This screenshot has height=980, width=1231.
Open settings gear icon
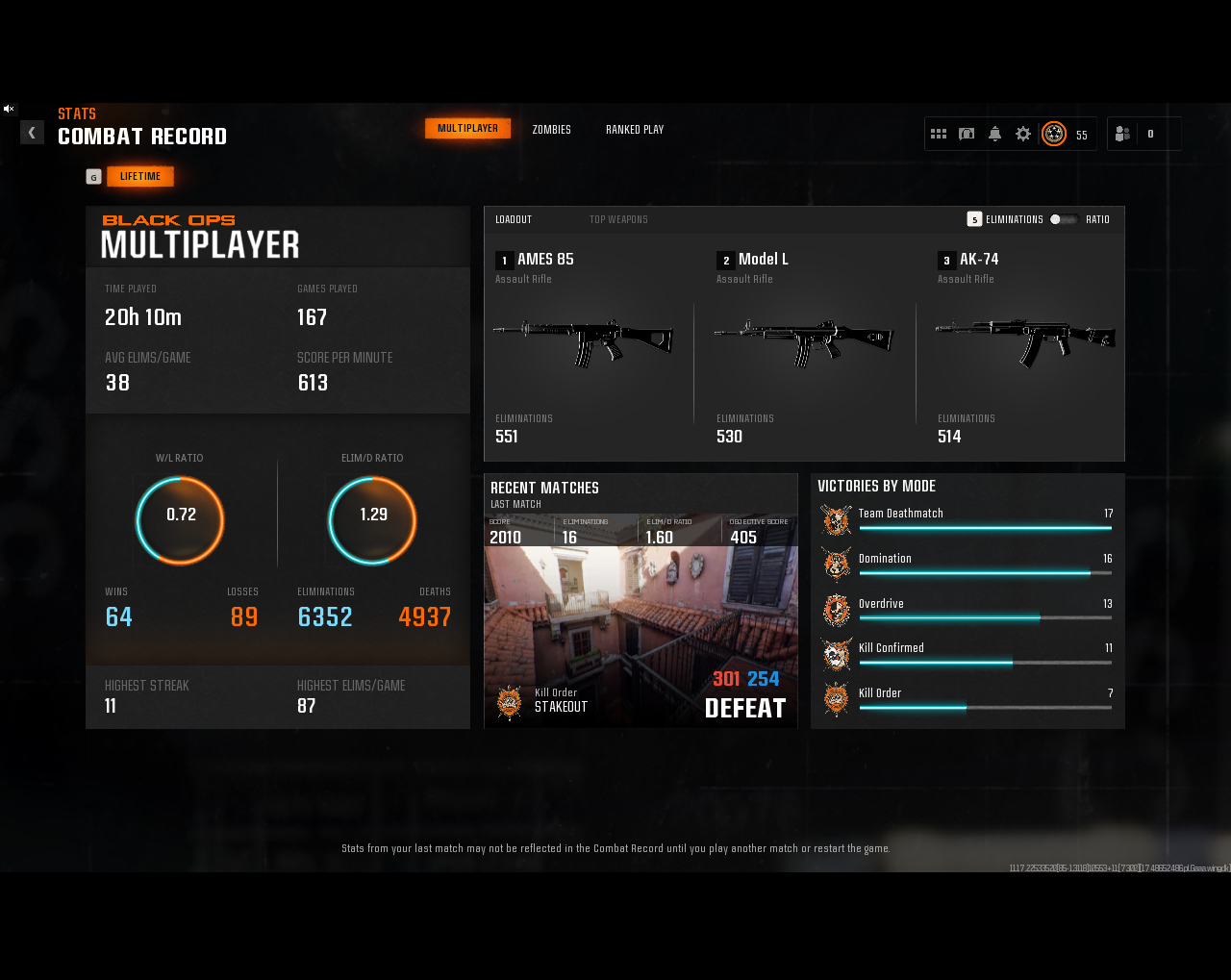[1023, 135]
